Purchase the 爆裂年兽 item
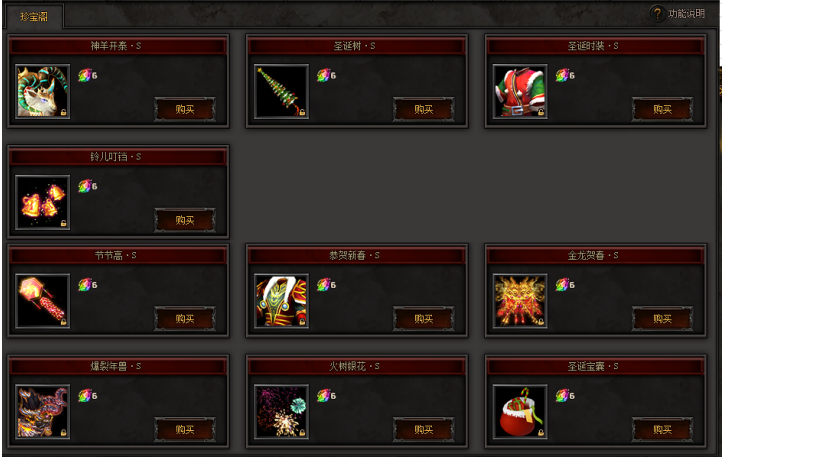Image resolution: width=824 pixels, height=472 pixels. coord(185,429)
